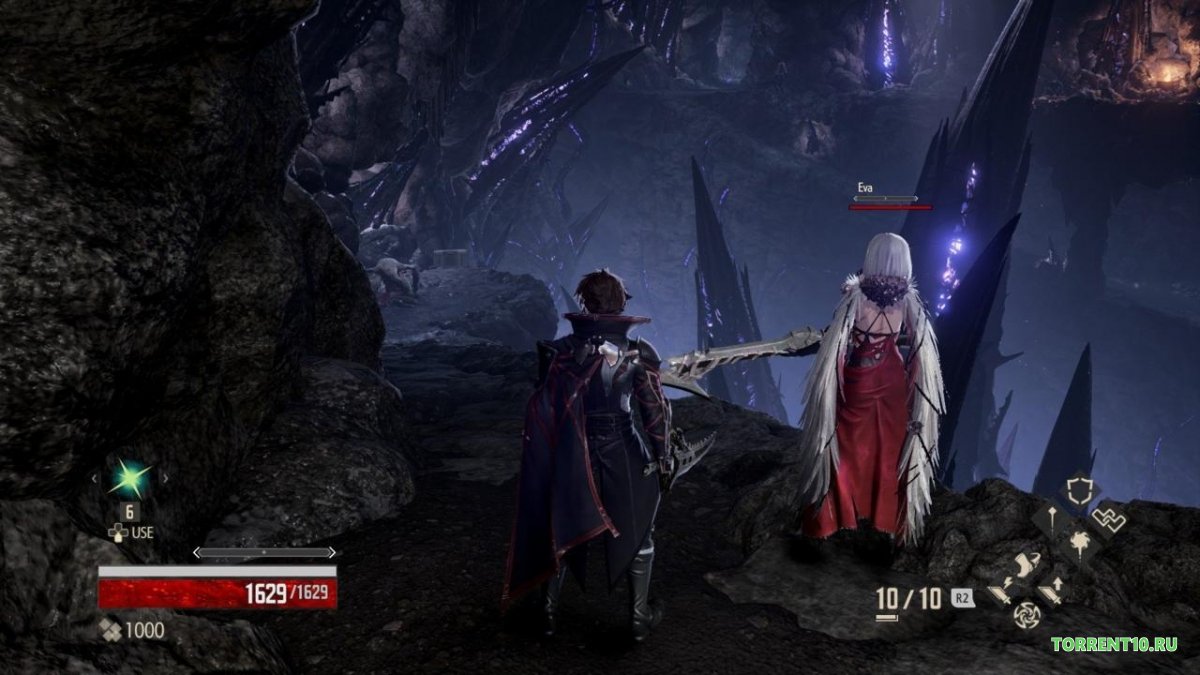Image resolution: width=1200 pixels, height=675 pixels.
Task: Activate the shield gift icon
Action: [1080, 490]
